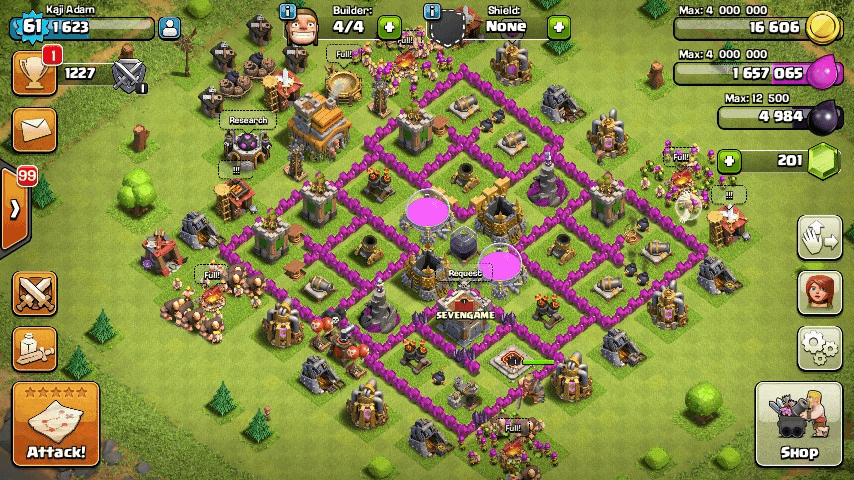Open the Attack! map button
The height and width of the screenshot is (480, 854).
(56, 425)
